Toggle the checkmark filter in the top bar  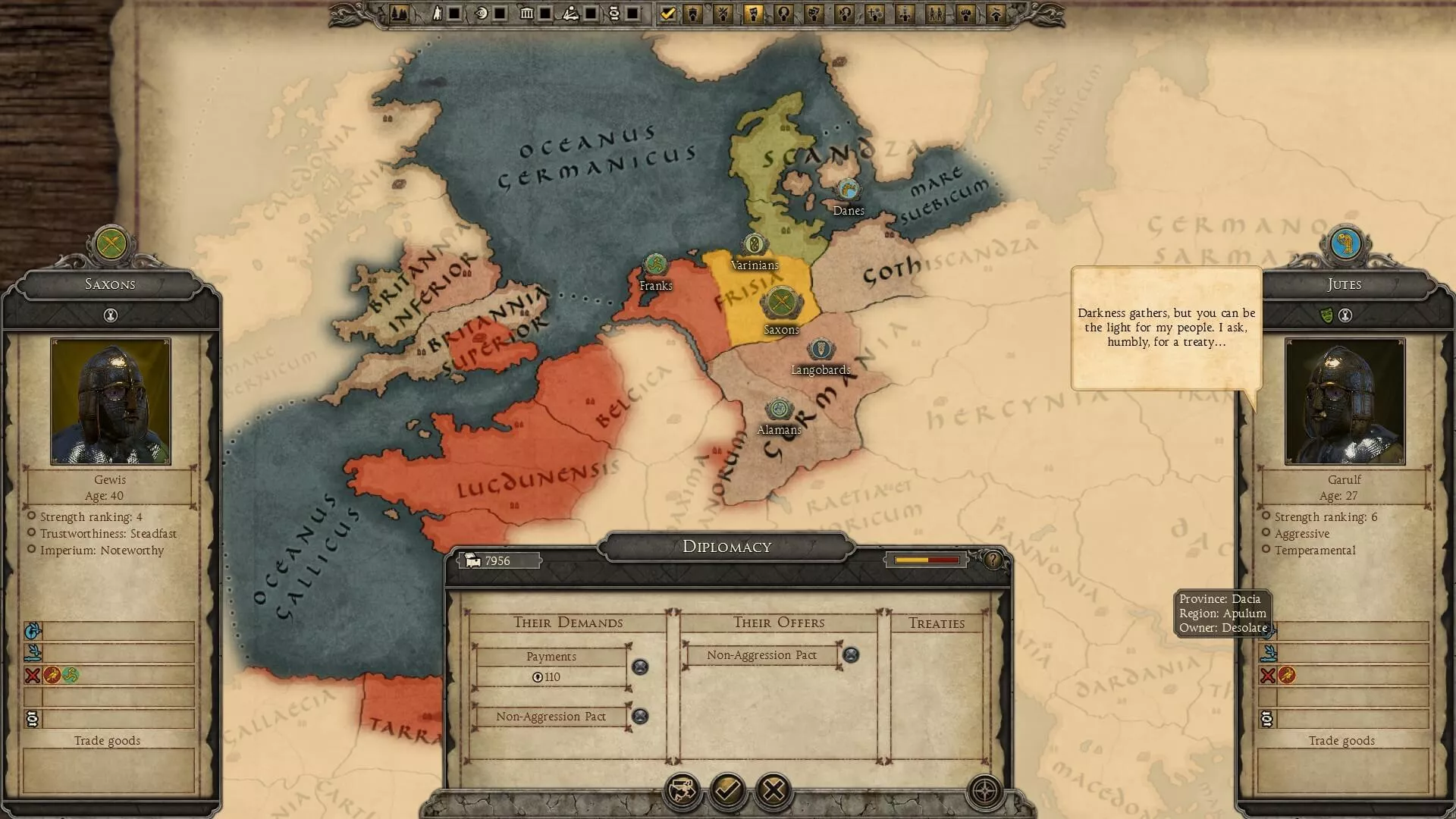[x=667, y=14]
